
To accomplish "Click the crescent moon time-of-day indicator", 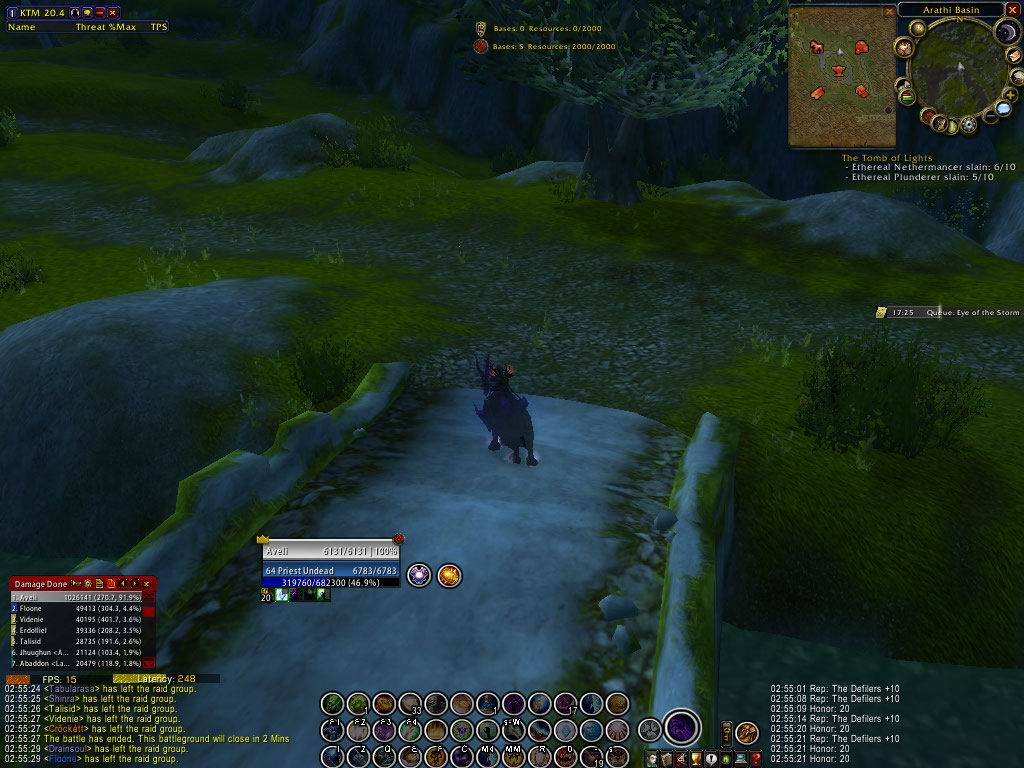I will click(x=1005, y=34).
